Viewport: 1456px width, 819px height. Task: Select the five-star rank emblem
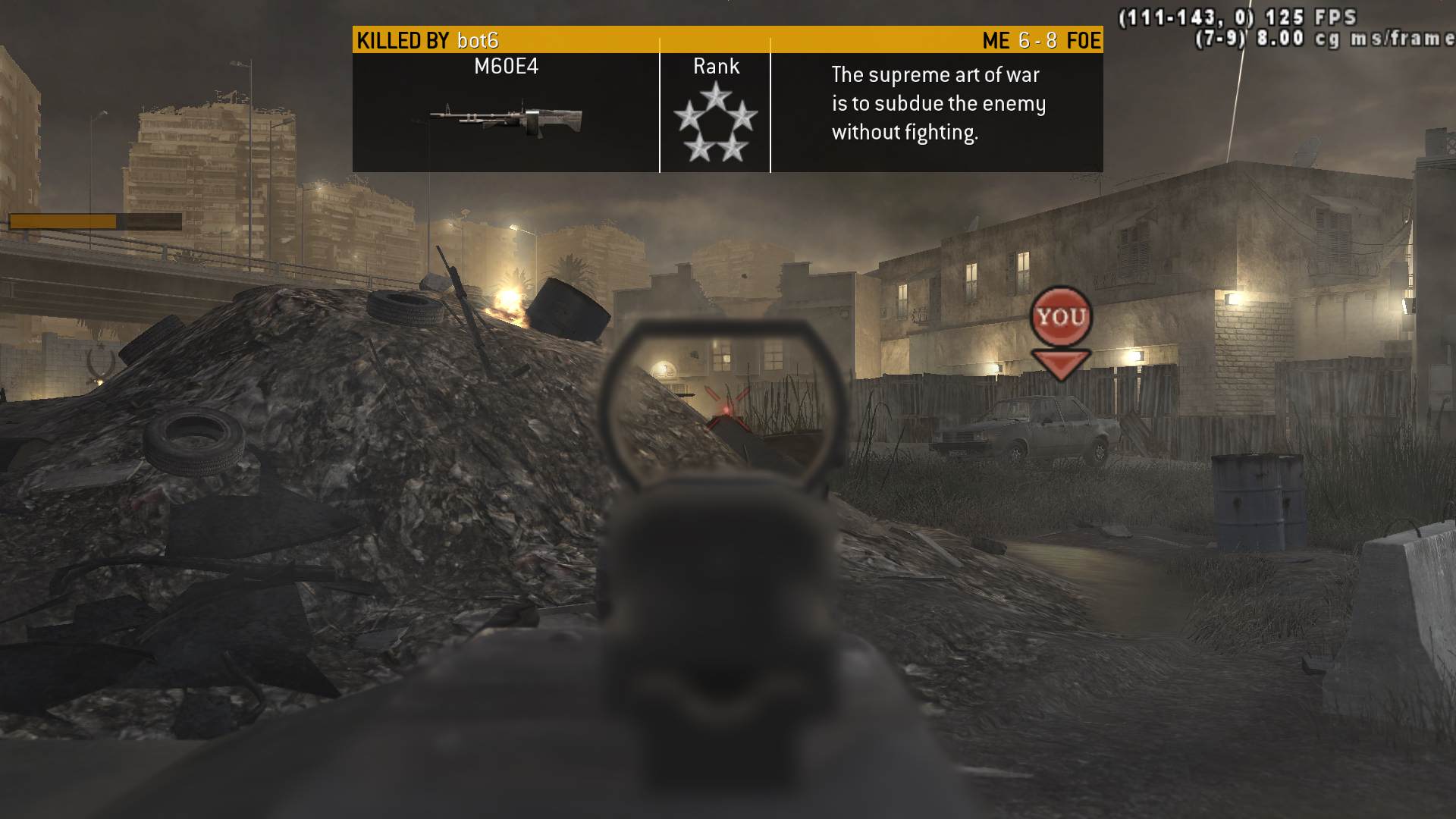pos(715,123)
